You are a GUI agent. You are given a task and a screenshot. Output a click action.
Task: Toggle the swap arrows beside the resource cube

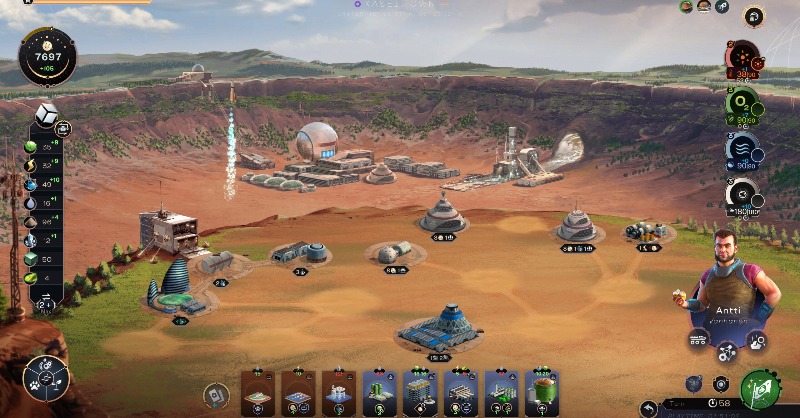63,129
